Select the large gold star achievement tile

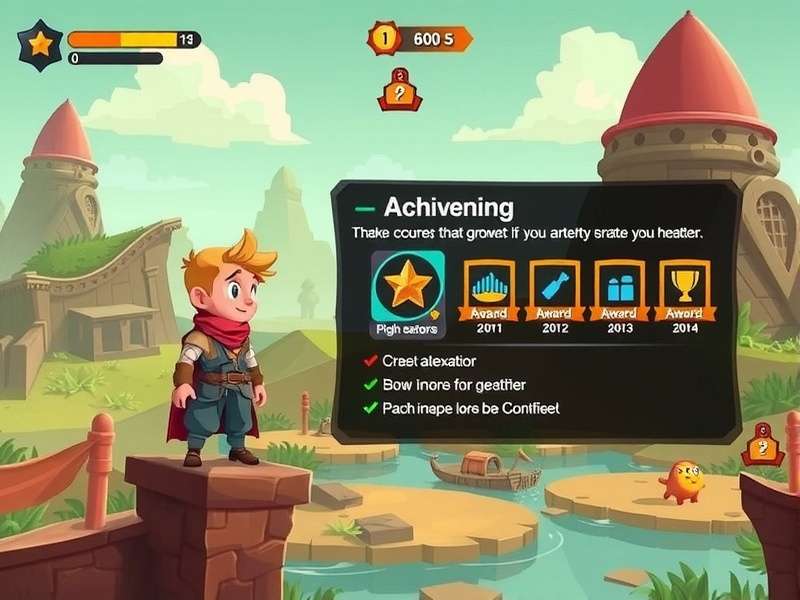pos(408,290)
